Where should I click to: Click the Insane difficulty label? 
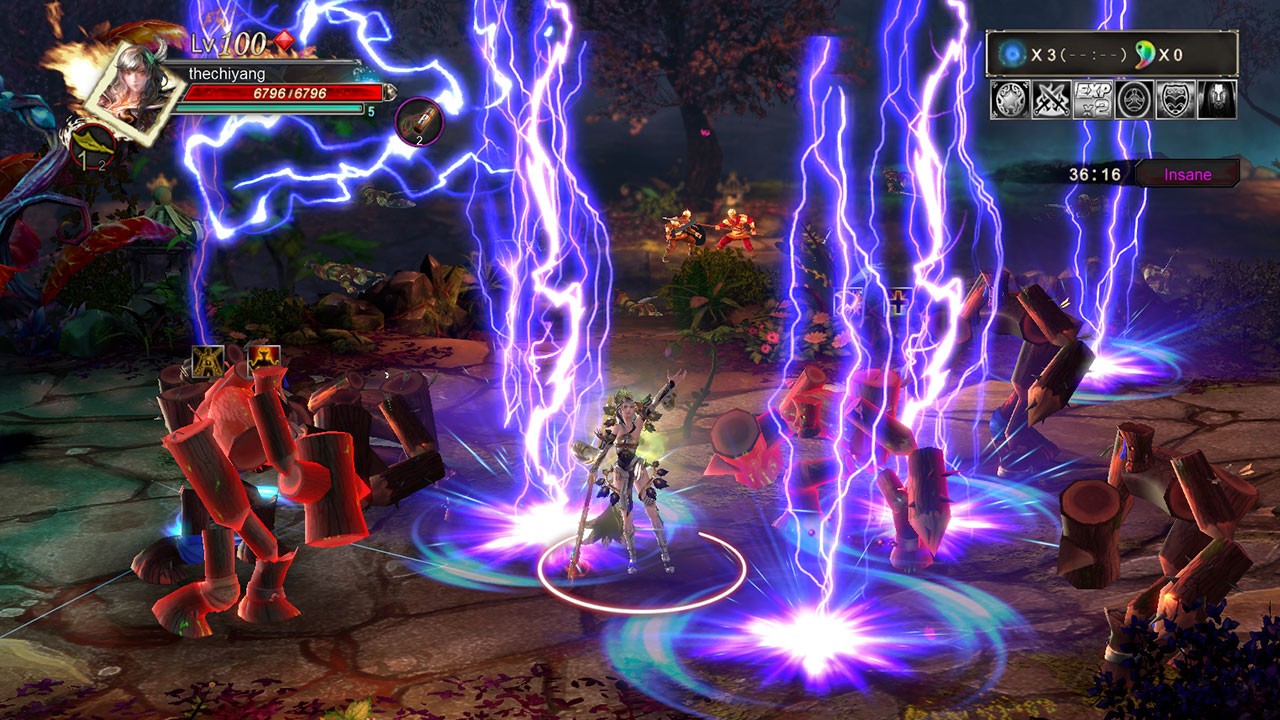click(1187, 175)
